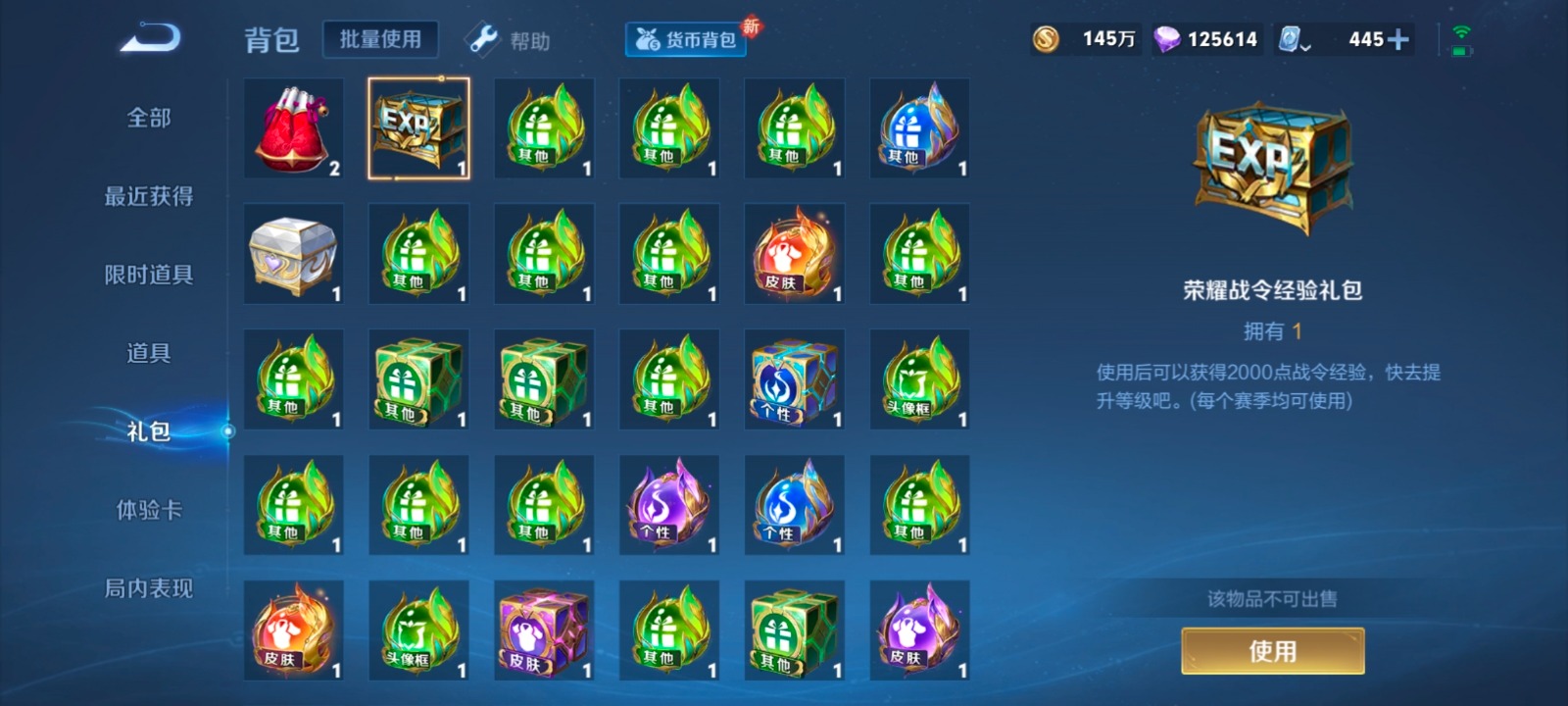The image size is (1568, 706).
Task: Switch to the 全部 tab
Action: pos(149,118)
